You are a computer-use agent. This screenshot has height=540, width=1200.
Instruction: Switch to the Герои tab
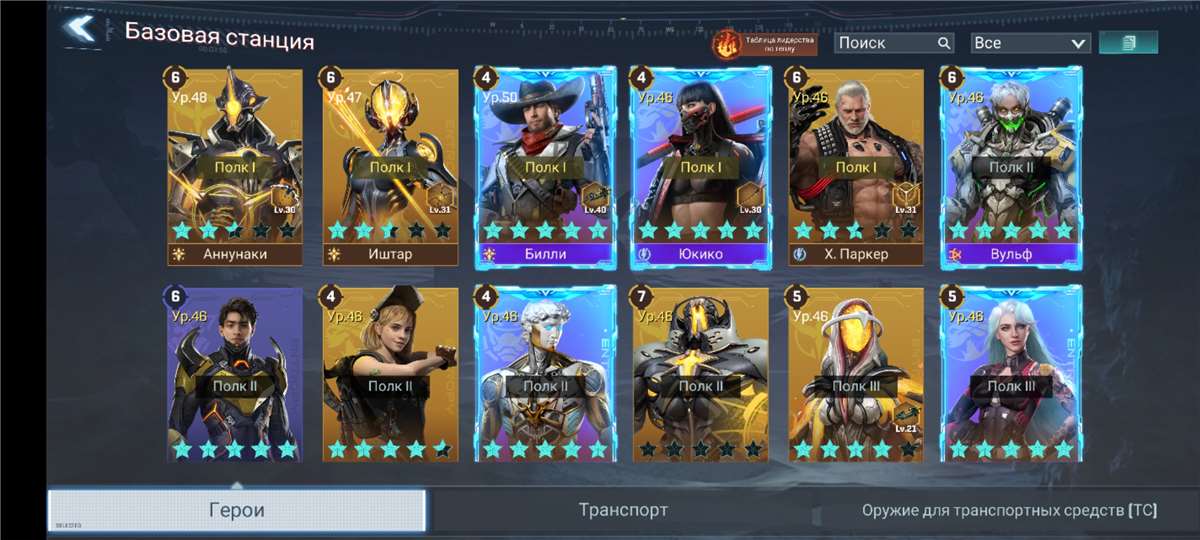pyautogui.click(x=237, y=510)
